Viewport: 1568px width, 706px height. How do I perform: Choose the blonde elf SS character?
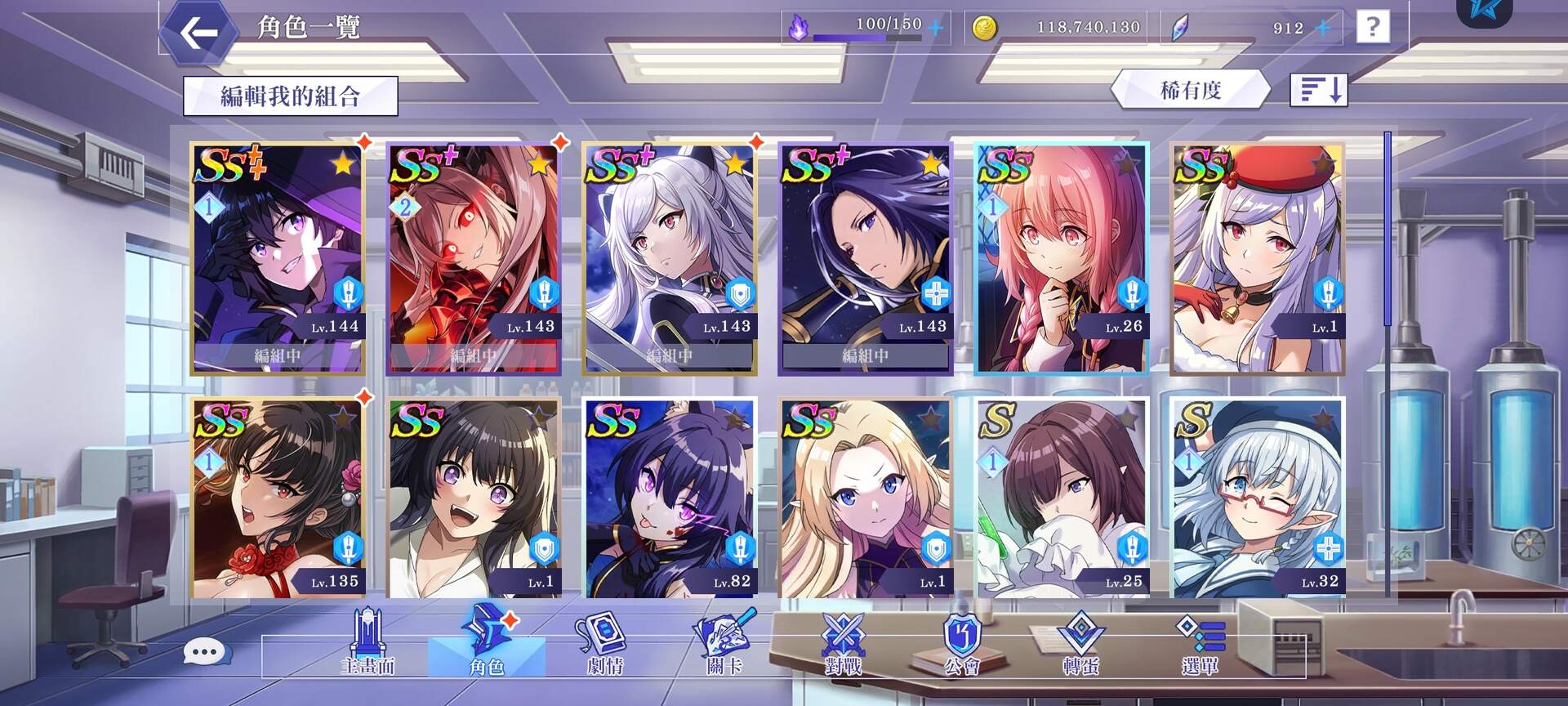pyautogui.click(x=866, y=498)
